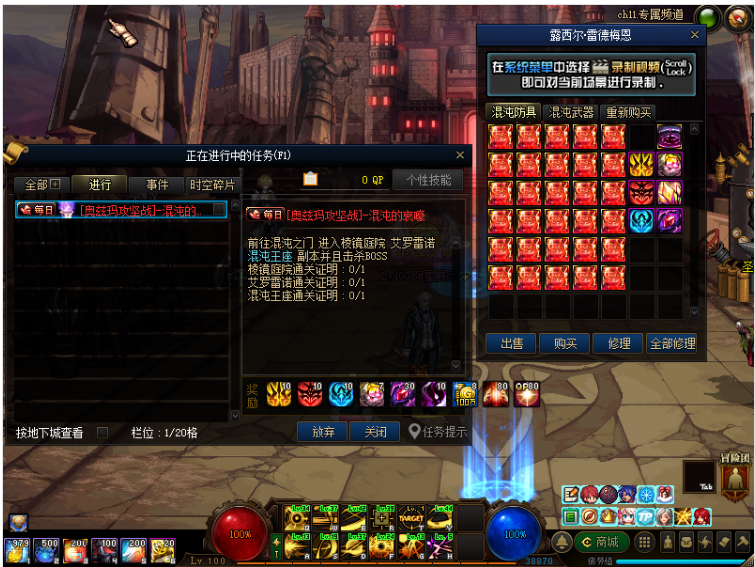755x567 pixels.
Task: Toggle the 按地下城查看 checkbox
Action: click(x=102, y=433)
